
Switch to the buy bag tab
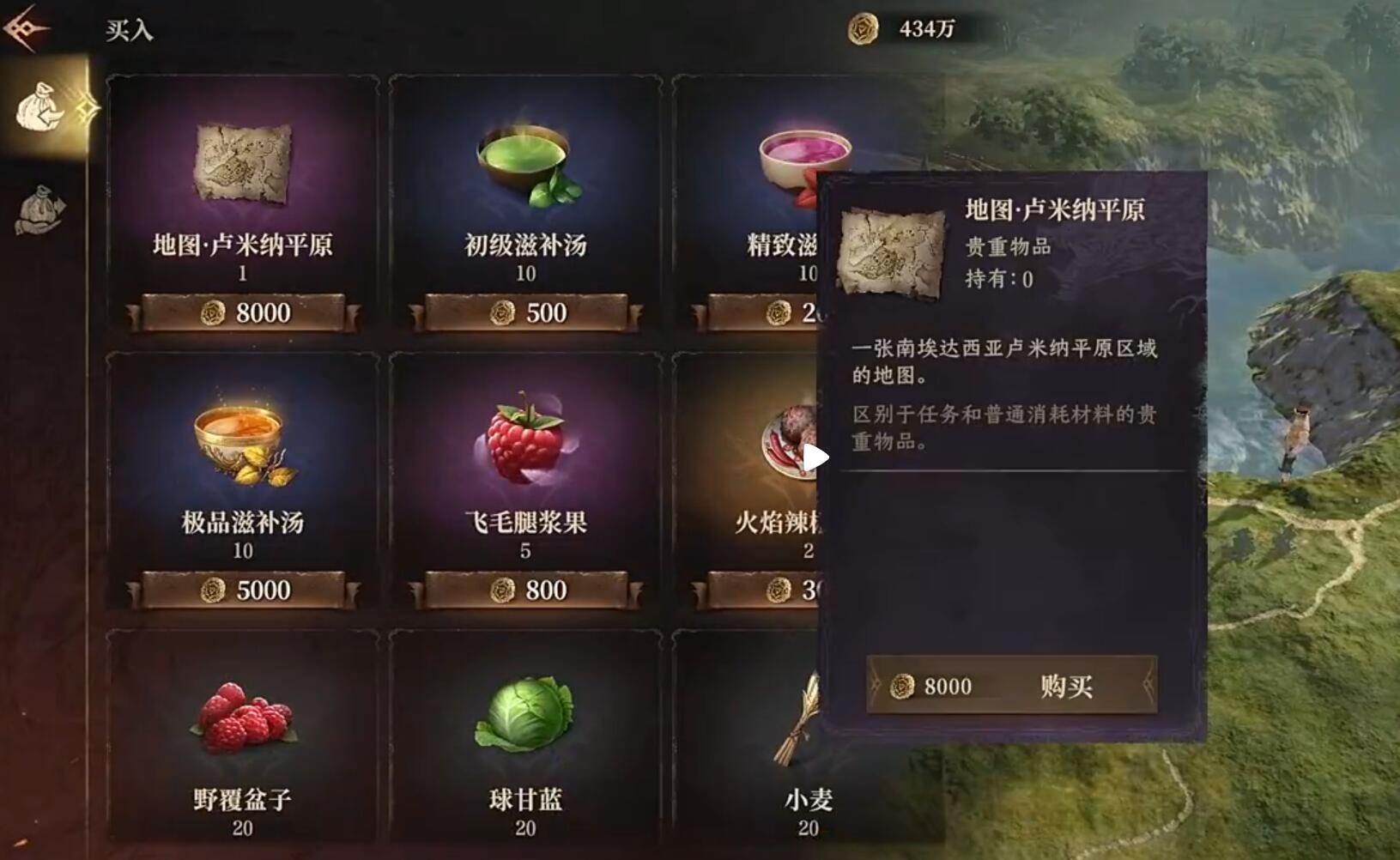41,106
